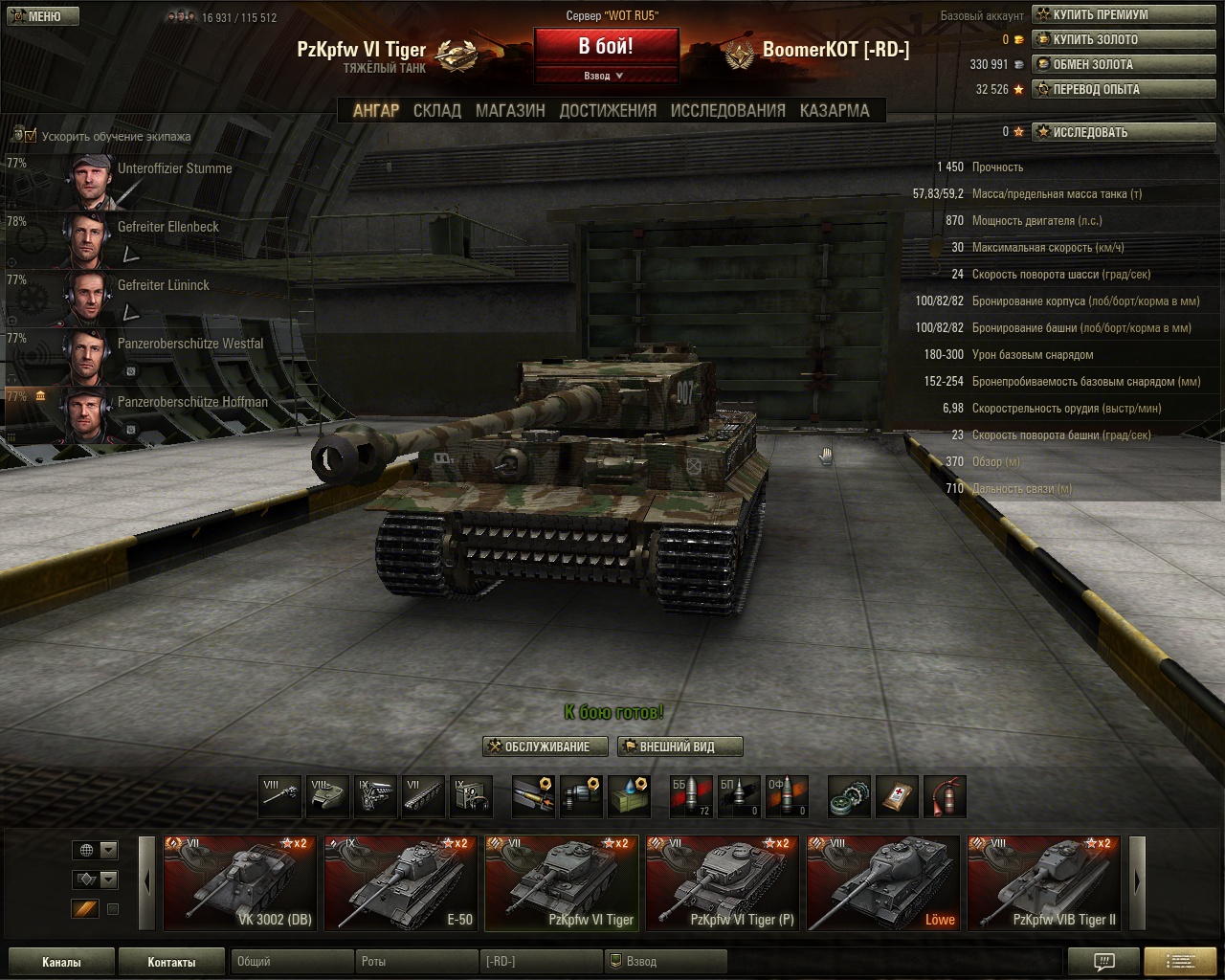Open «ВНЕШНИЙ ВИД» customization
The image size is (1225, 980).
679,746
